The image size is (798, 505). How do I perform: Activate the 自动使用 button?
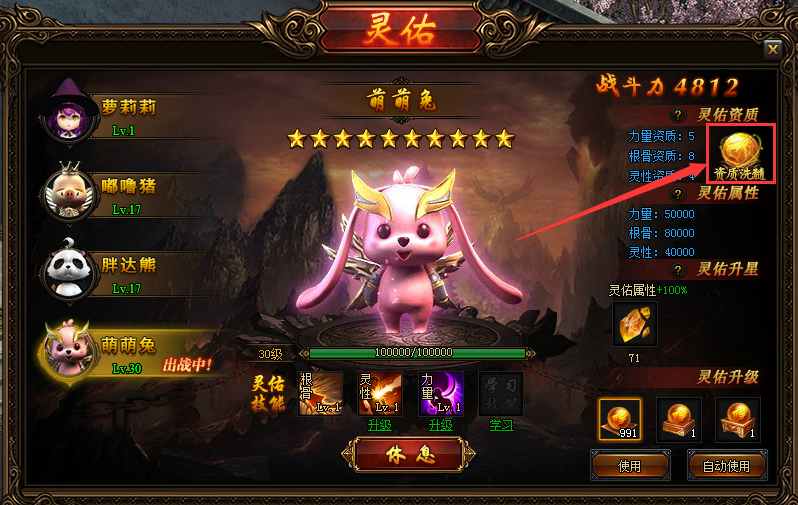coord(728,465)
